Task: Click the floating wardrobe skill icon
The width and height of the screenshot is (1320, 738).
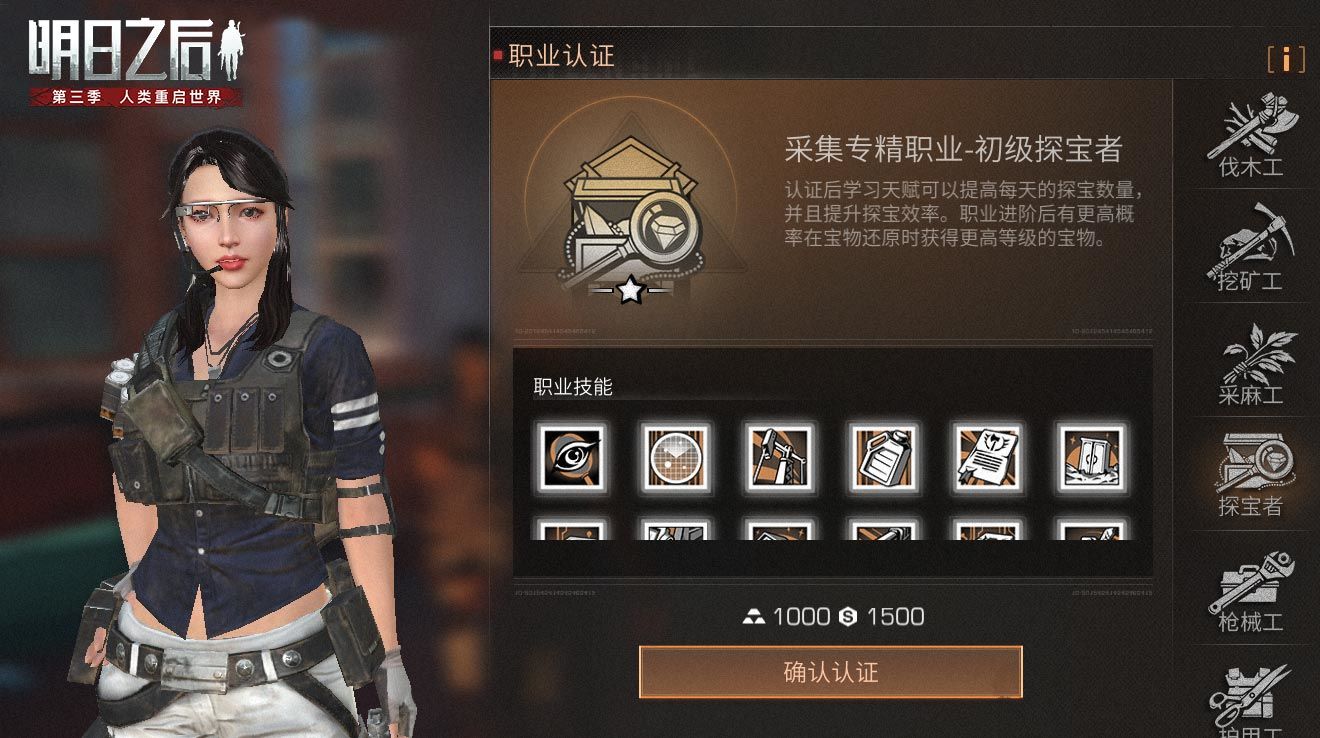Action: pos(1090,457)
